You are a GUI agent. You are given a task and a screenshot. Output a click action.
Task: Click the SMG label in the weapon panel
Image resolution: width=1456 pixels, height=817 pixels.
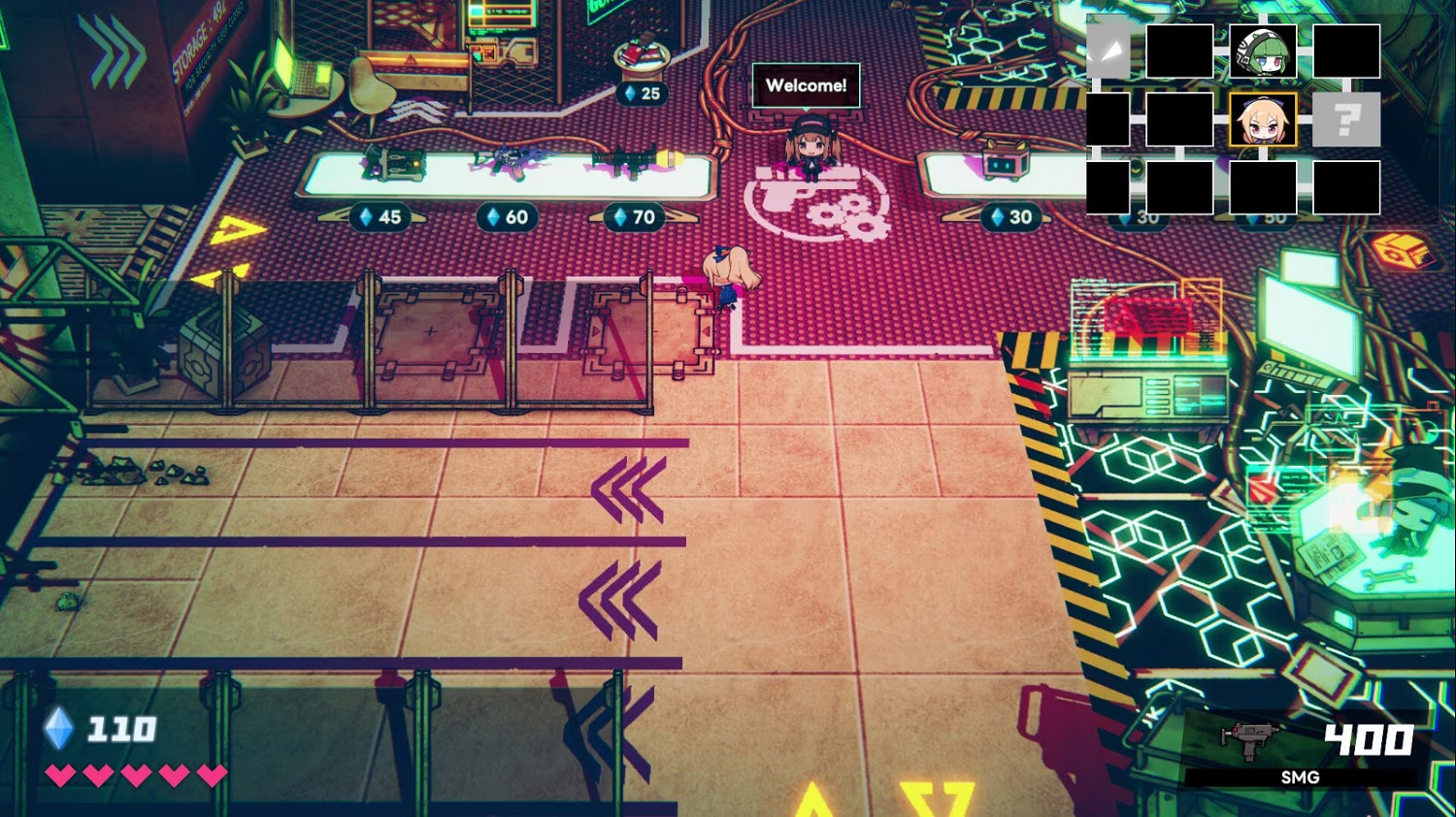tap(1301, 777)
